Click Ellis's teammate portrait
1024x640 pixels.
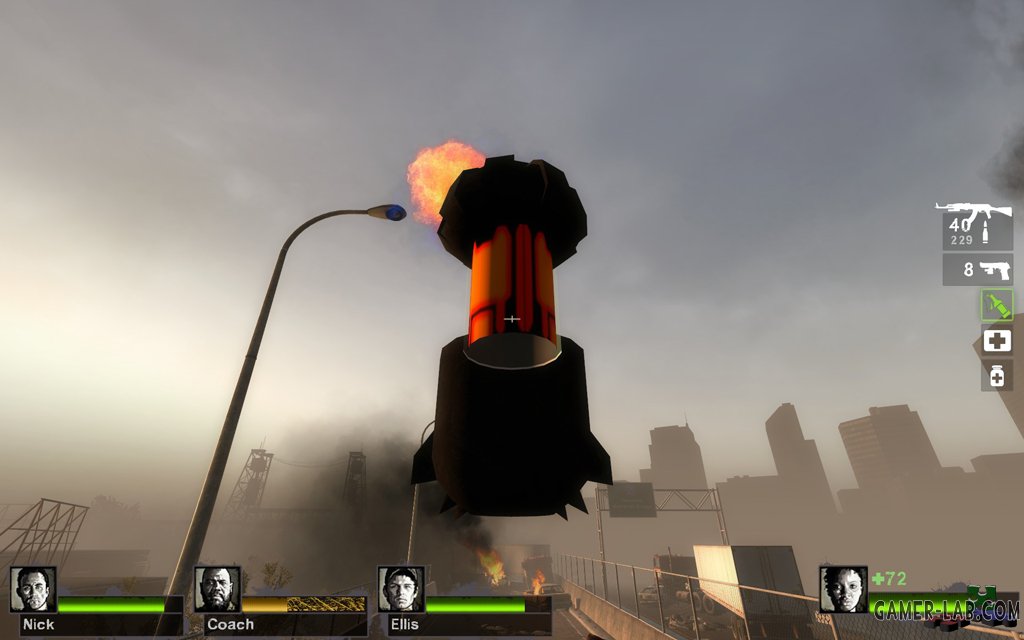click(401, 589)
